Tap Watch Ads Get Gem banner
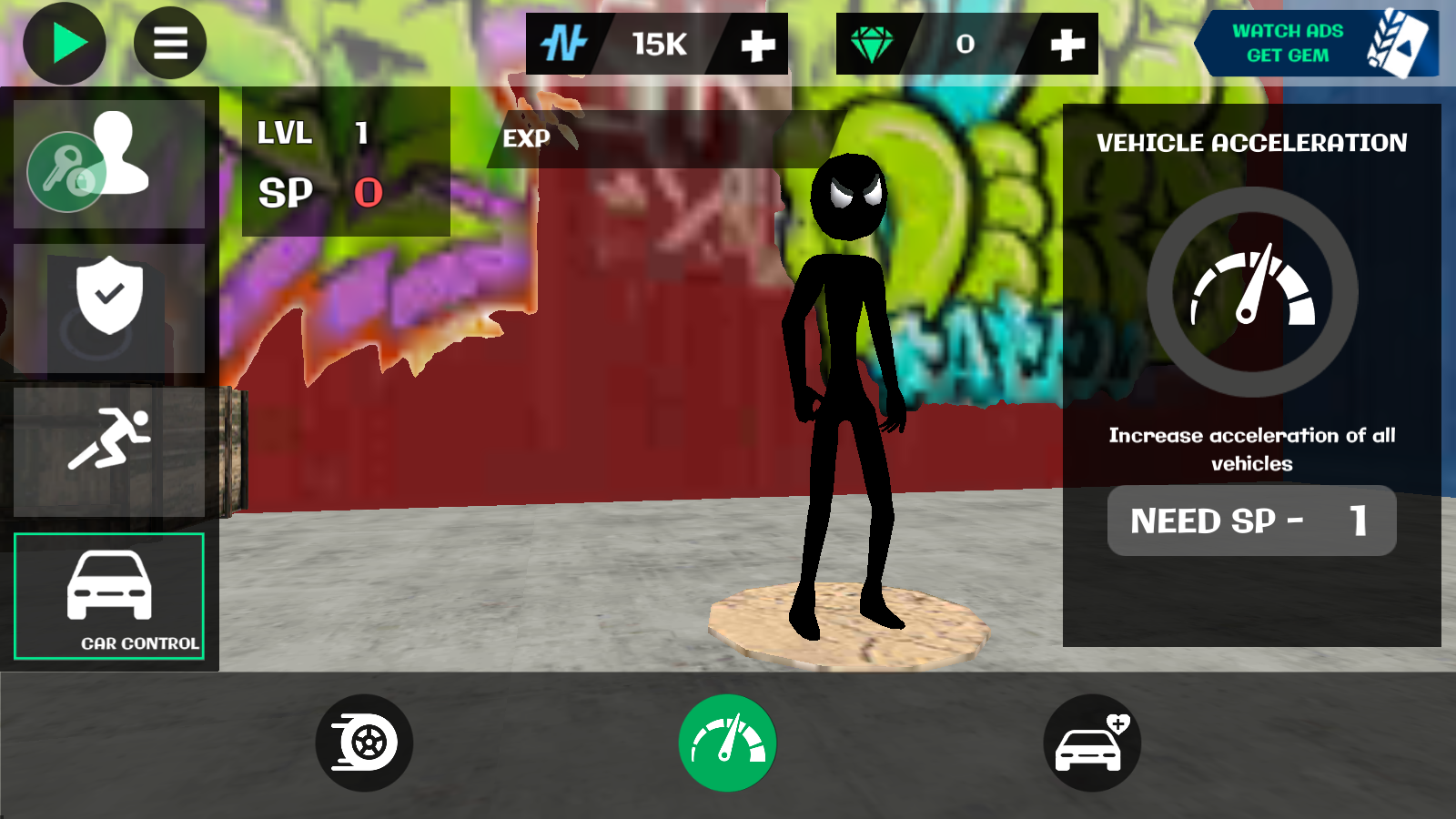The height and width of the screenshot is (819, 1456). point(1316,44)
